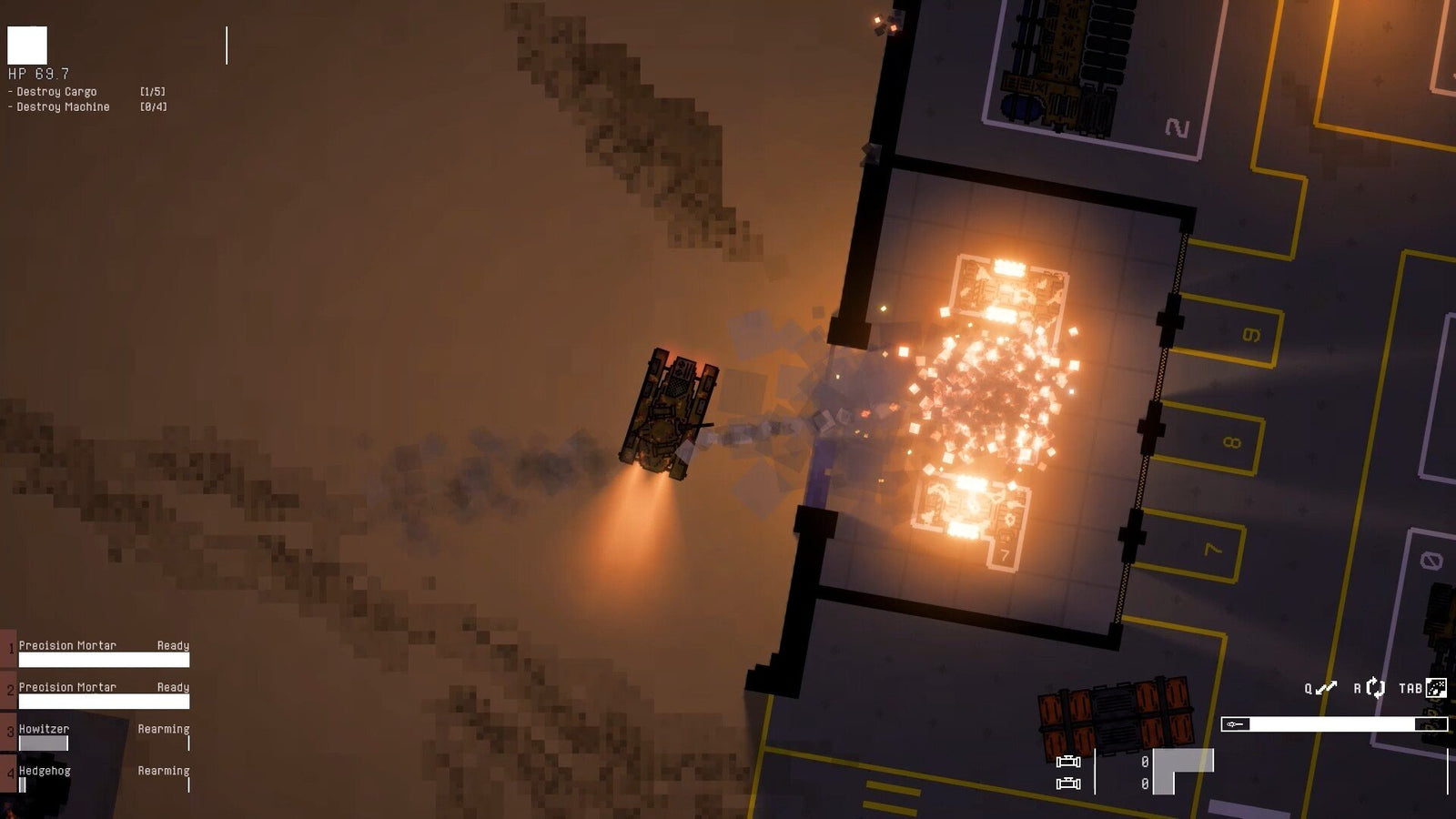Viewport: 1456px width, 819px height.
Task: Expand the slot 3 Howitzer panel
Action: coord(45,728)
